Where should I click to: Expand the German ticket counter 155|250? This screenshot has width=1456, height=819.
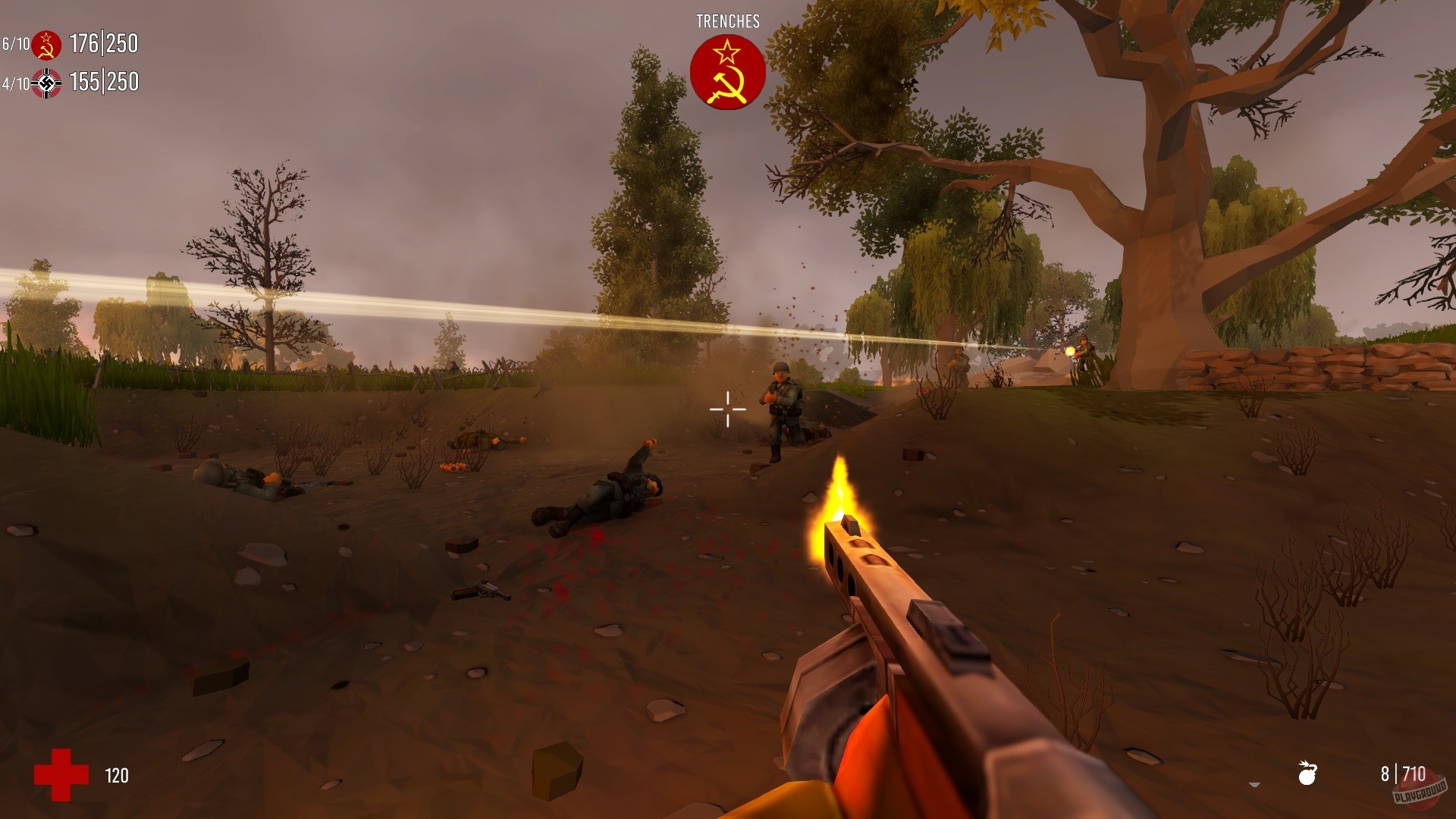(x=102, y=83)
